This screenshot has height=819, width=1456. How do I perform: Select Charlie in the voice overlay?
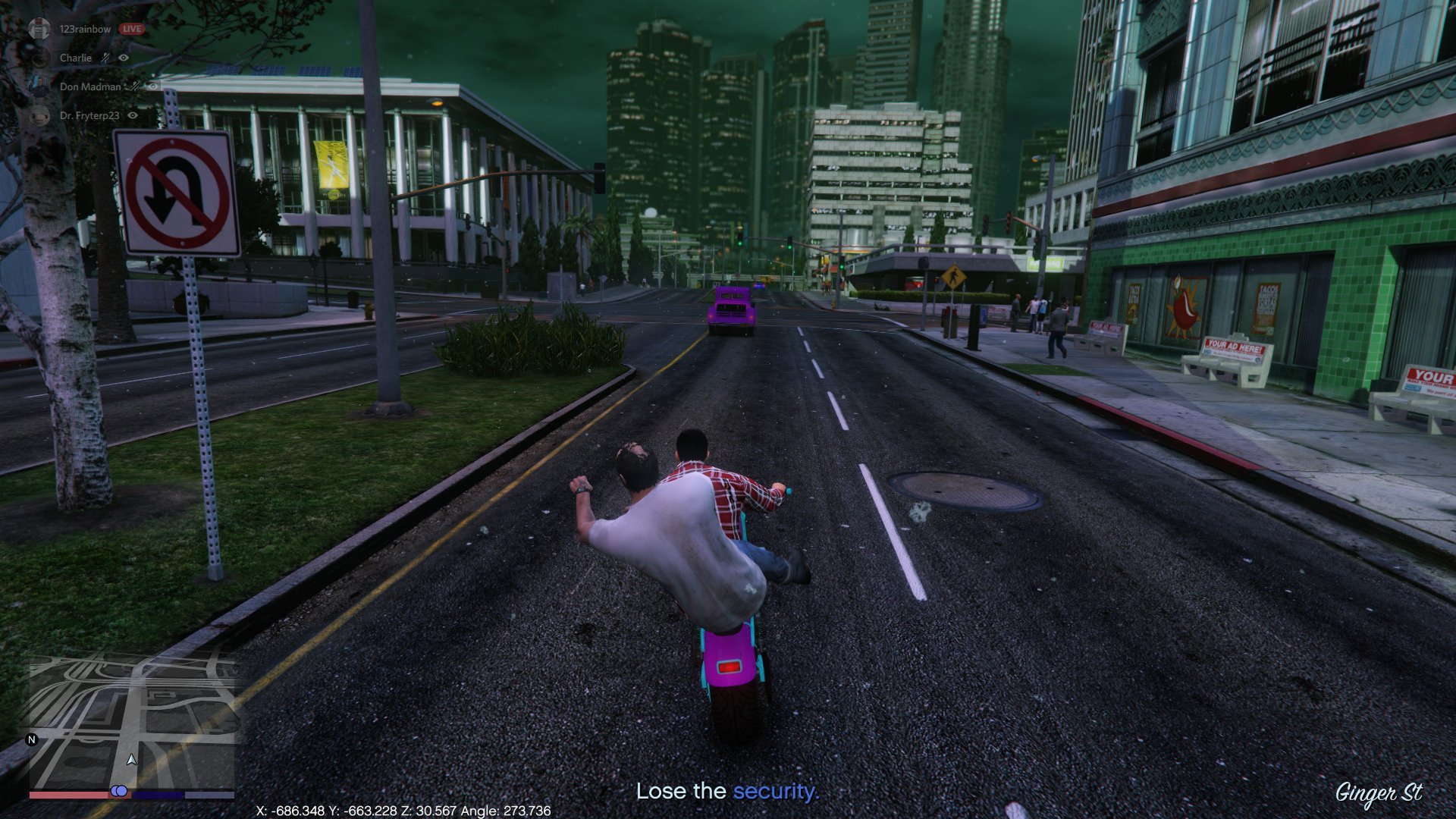click(x=76, y=58)
